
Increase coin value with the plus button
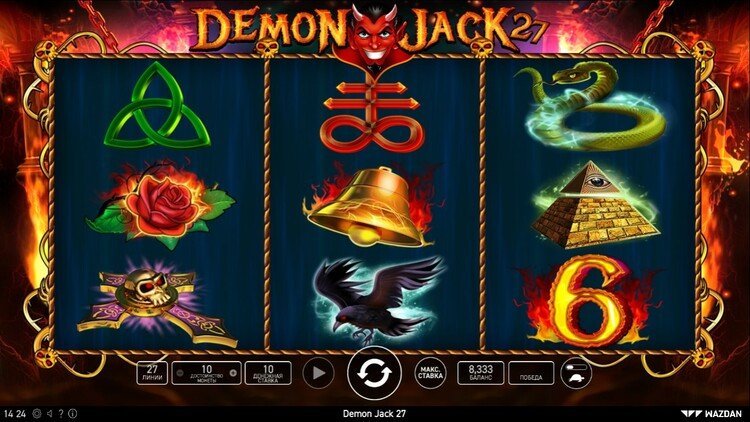tap(232, 373)
